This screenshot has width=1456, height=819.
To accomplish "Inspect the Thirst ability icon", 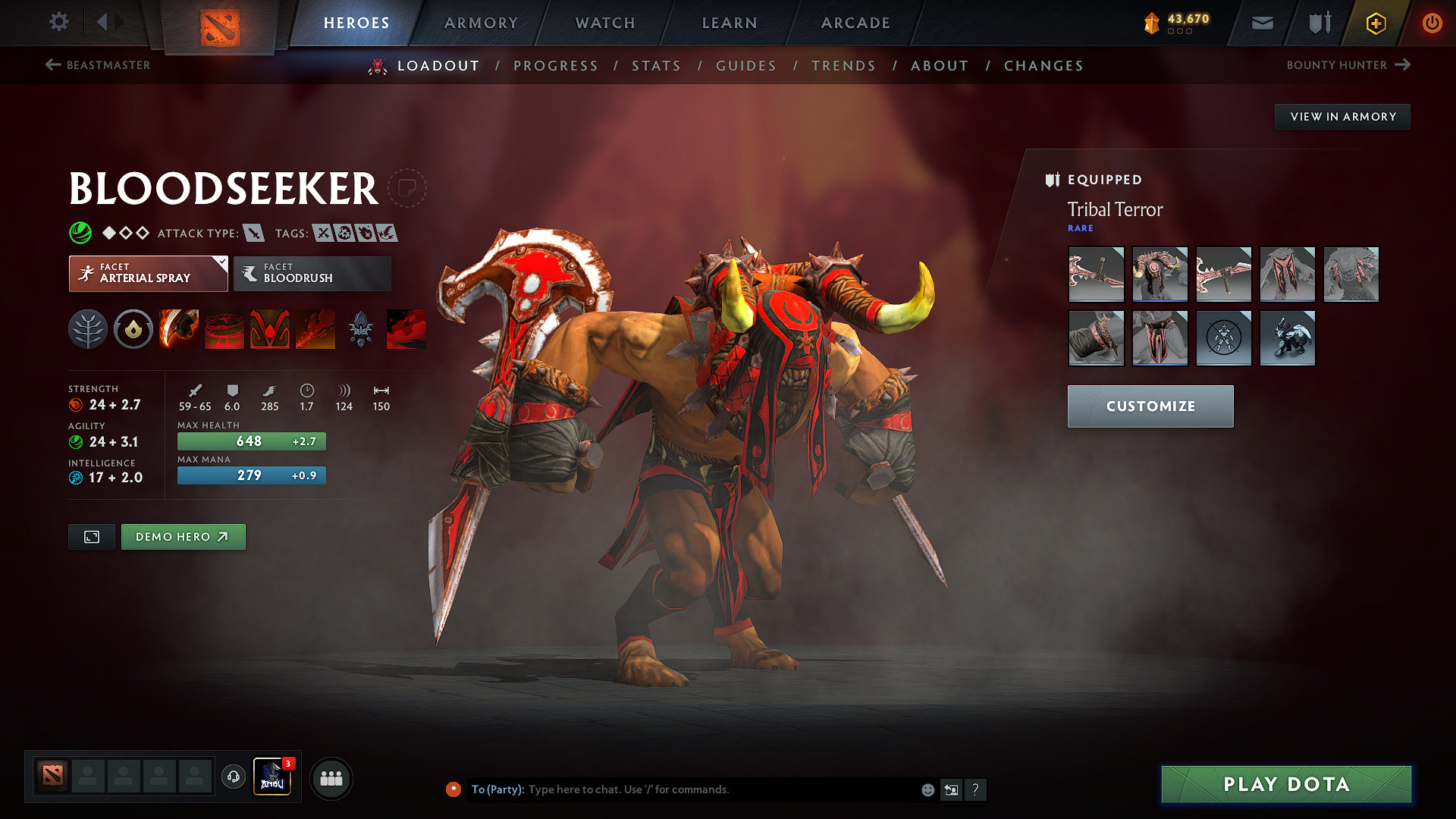I will (270, 329).
